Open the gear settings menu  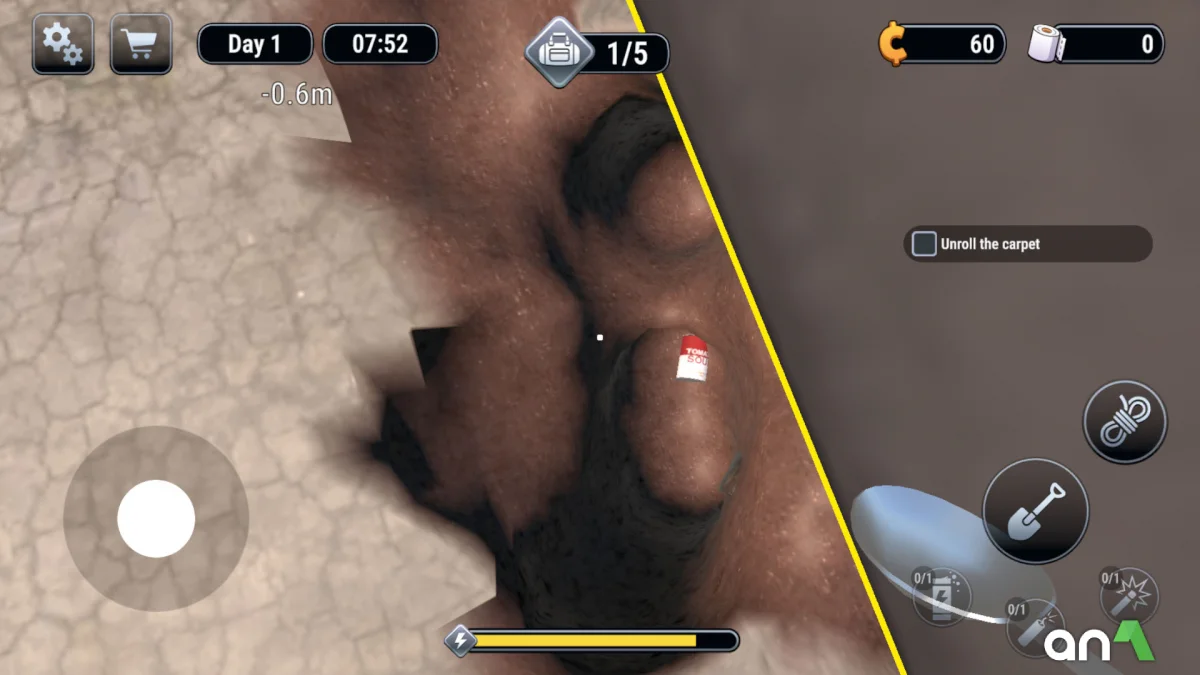[63, 44]
